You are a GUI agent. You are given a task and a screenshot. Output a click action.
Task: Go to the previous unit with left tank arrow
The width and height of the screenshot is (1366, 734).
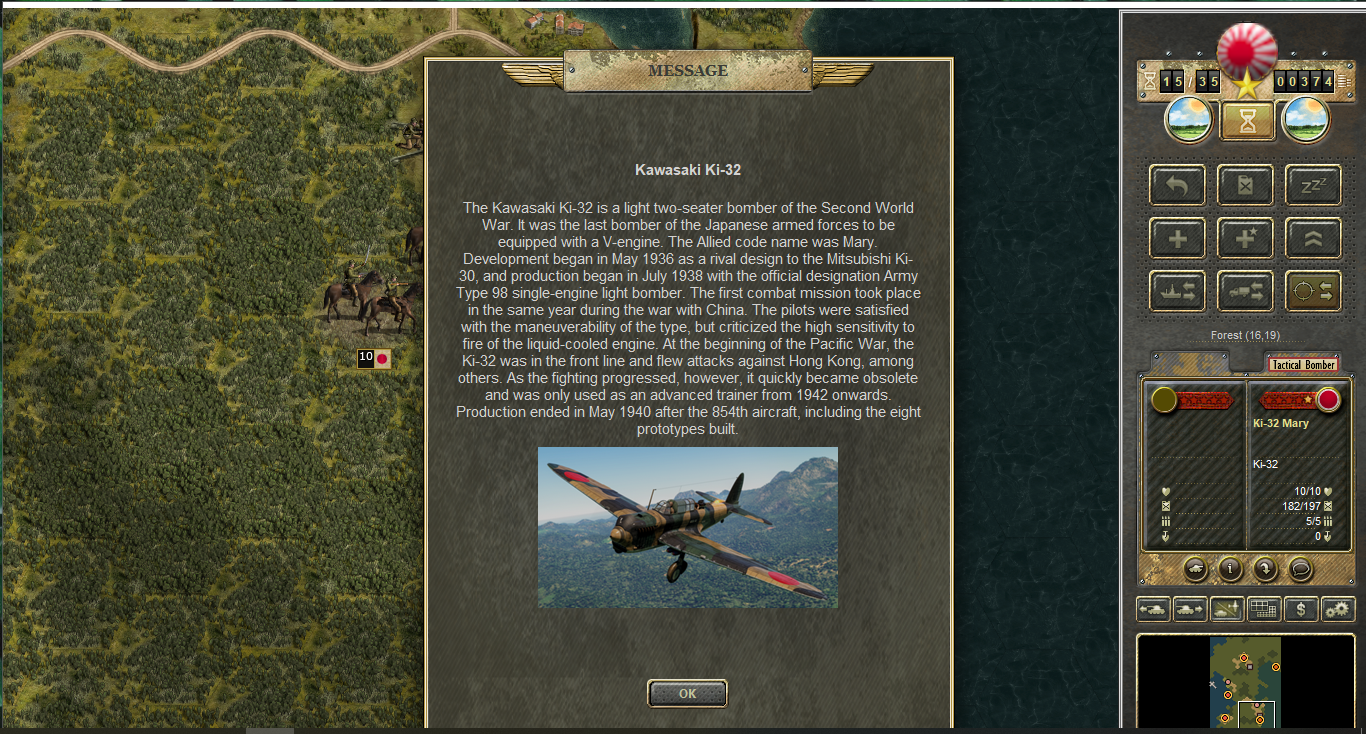[x=1153, y=609]
